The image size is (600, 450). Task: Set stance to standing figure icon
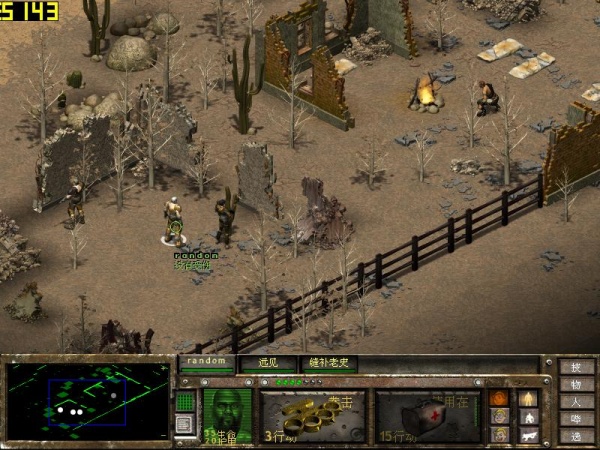tap(527, 397)
